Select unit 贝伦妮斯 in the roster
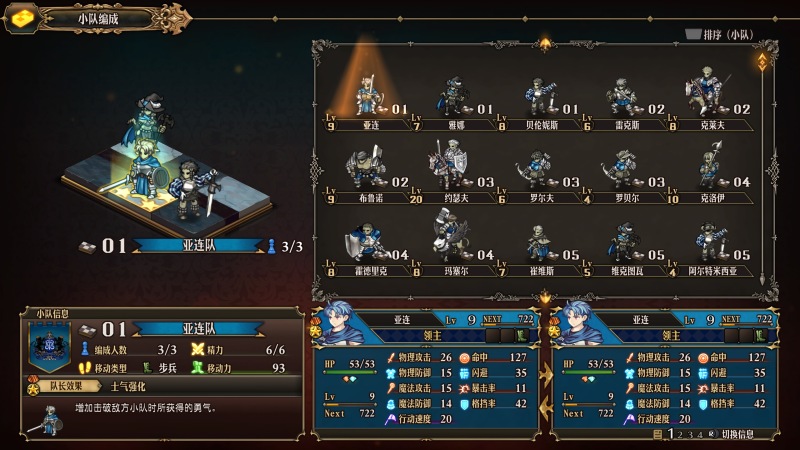The width and height of the screenshot is (800, 450). click(540, 100)
